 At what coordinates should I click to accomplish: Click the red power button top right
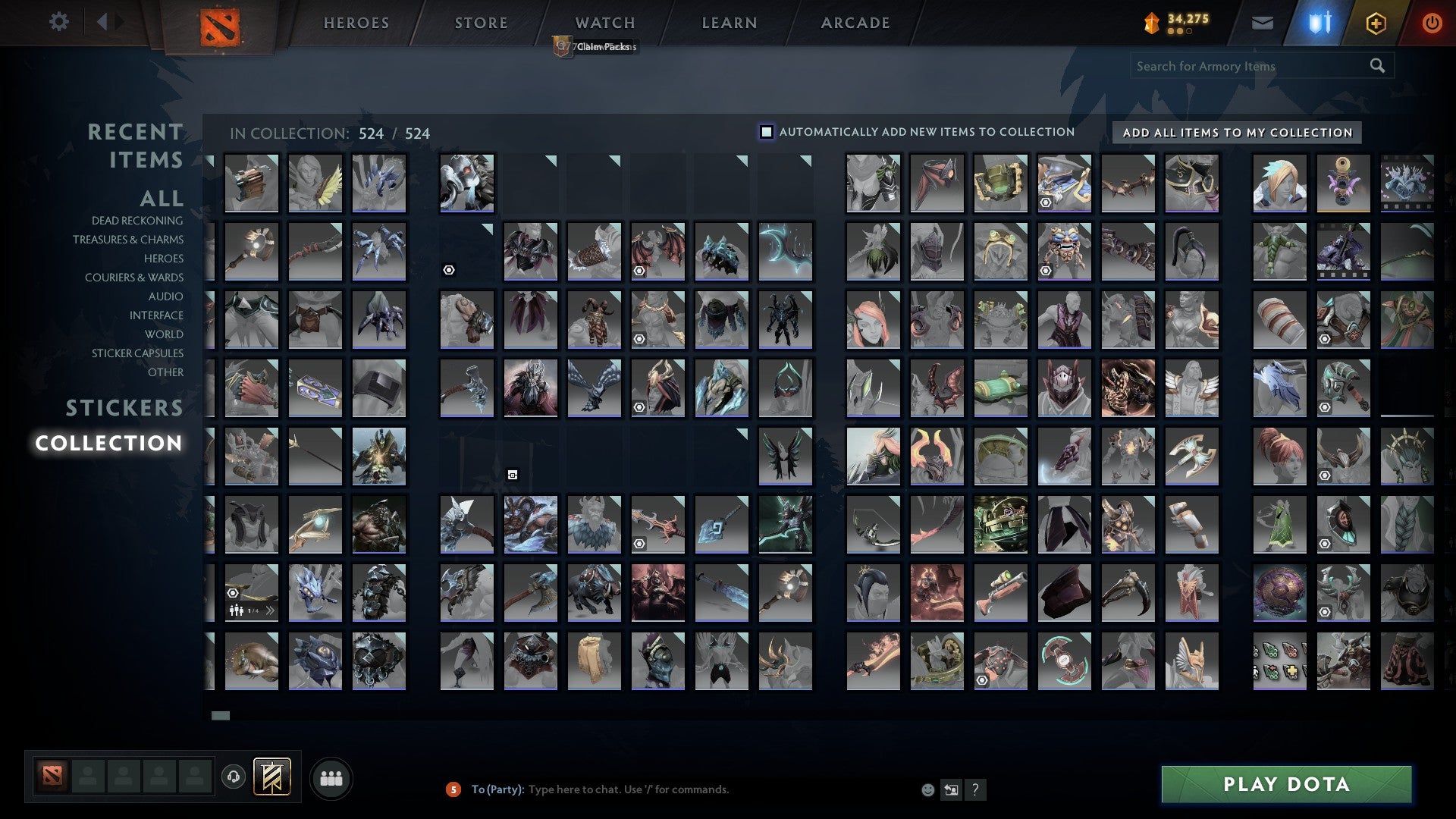point(1432,22)
